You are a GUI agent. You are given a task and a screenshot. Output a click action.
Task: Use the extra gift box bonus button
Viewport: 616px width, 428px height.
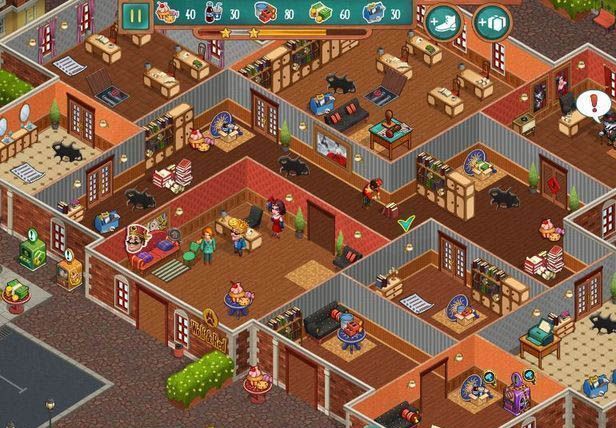coord(491,22)
